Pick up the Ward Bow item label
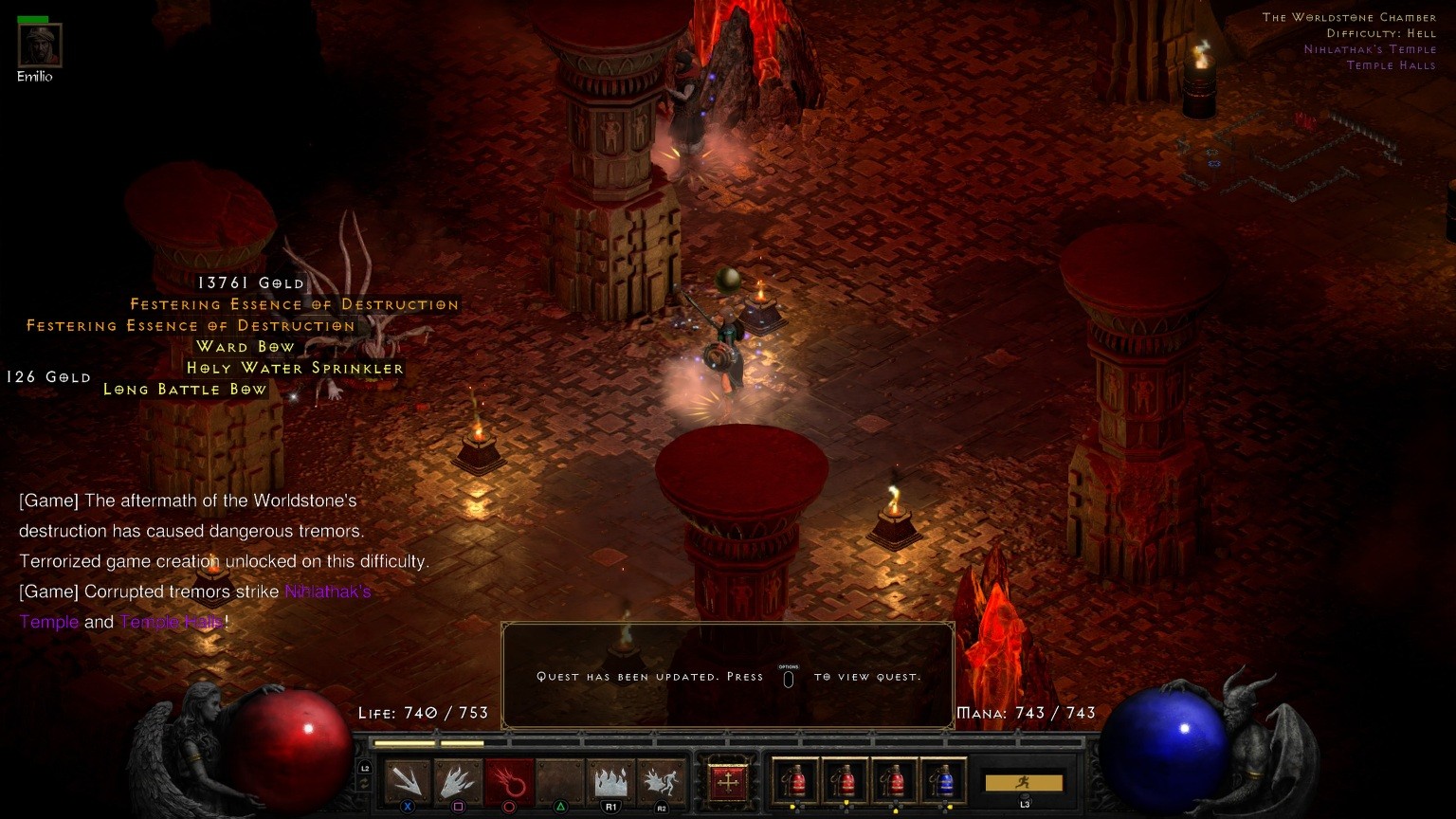This screenshot has width=1456, height=819. [x=246, y=347]
